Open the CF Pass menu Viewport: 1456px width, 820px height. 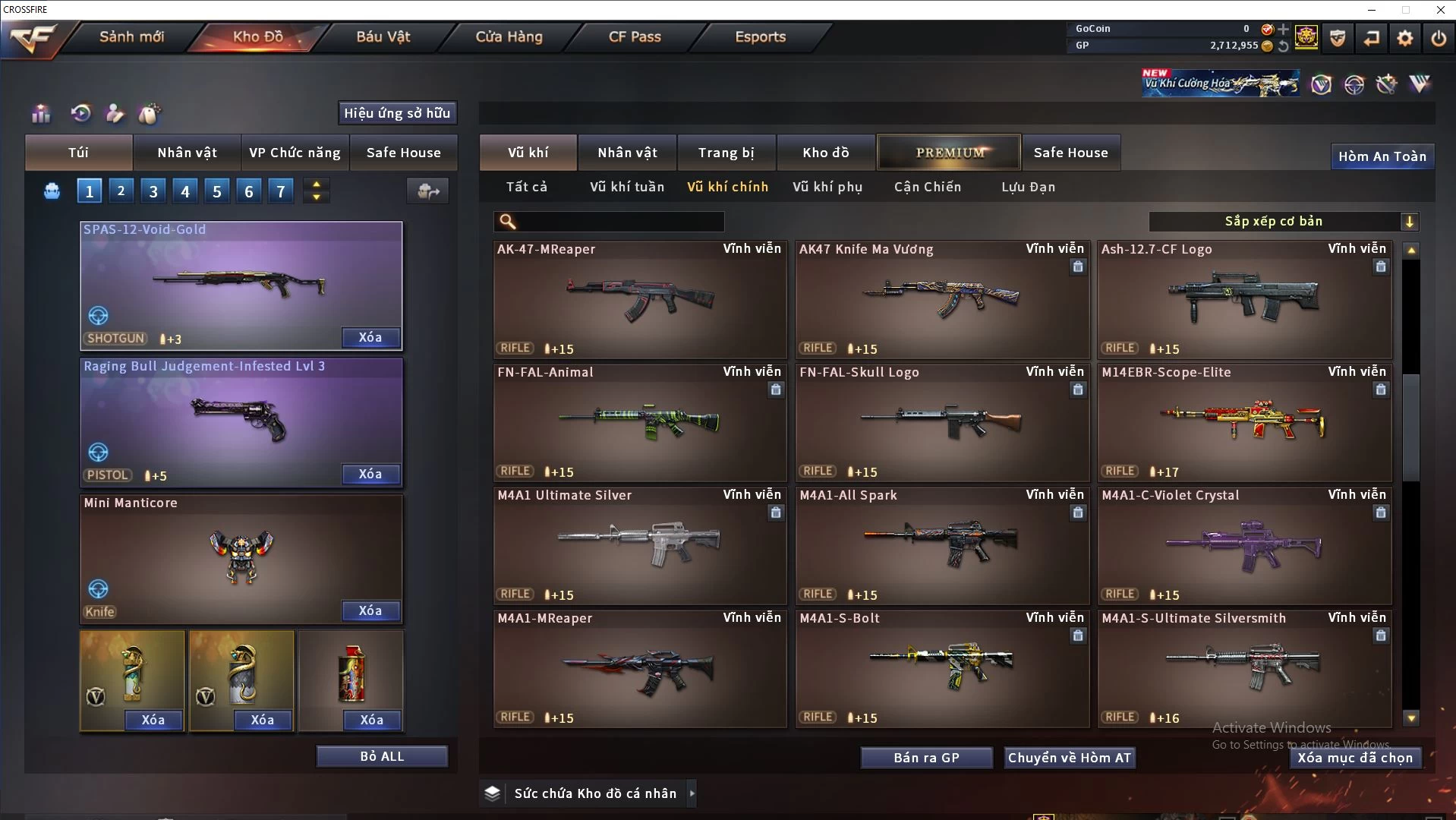coord(635,36)
